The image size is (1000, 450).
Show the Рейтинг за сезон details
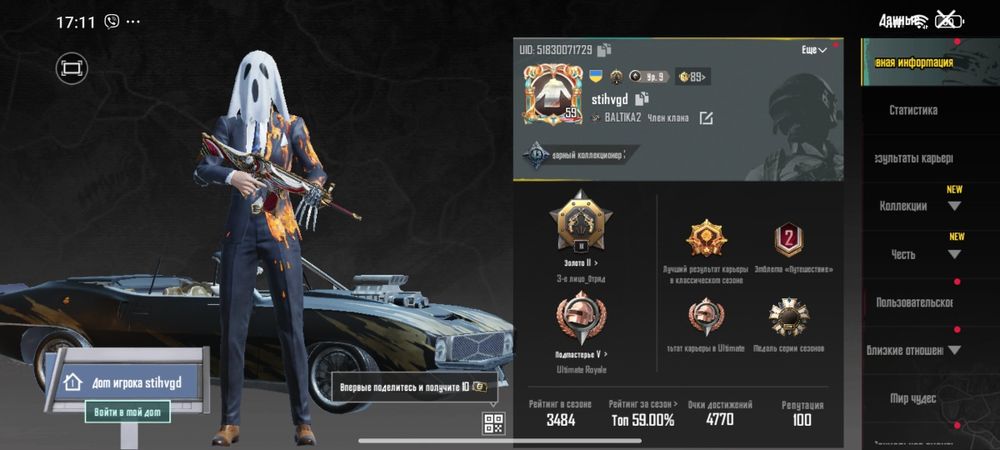[x=643, y=412]
